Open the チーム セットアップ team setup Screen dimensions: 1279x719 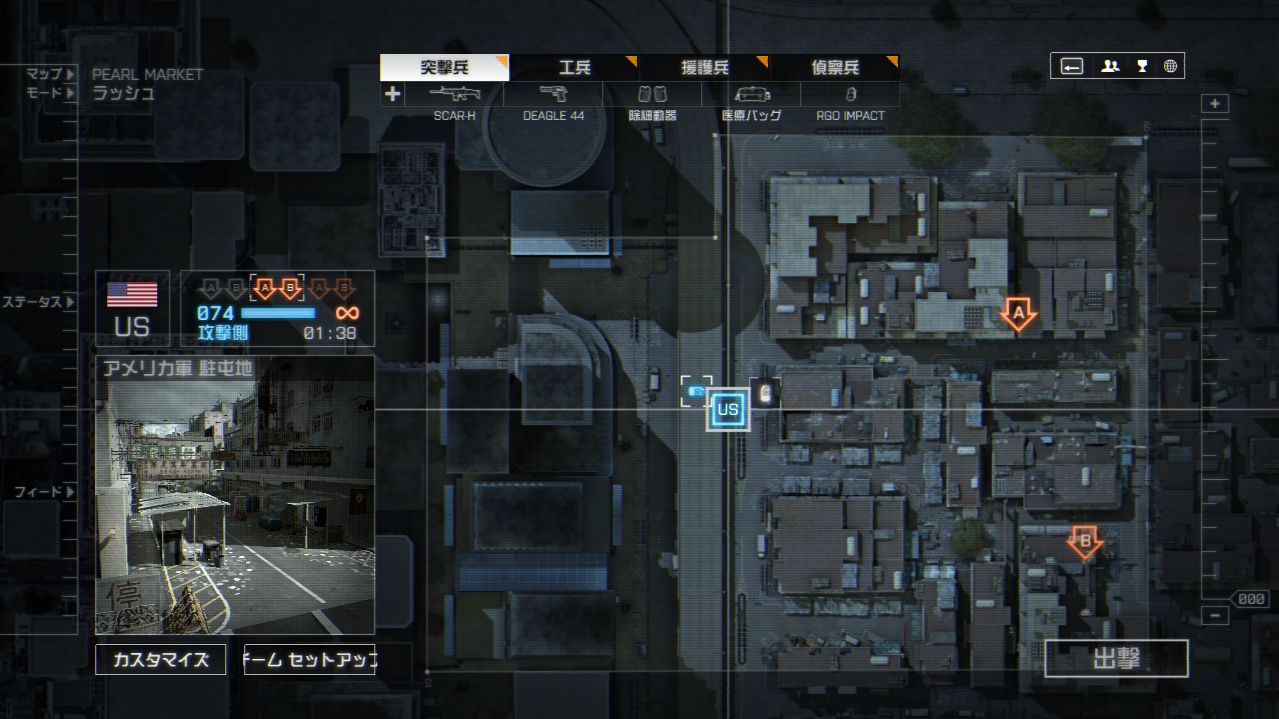[310, 660]
